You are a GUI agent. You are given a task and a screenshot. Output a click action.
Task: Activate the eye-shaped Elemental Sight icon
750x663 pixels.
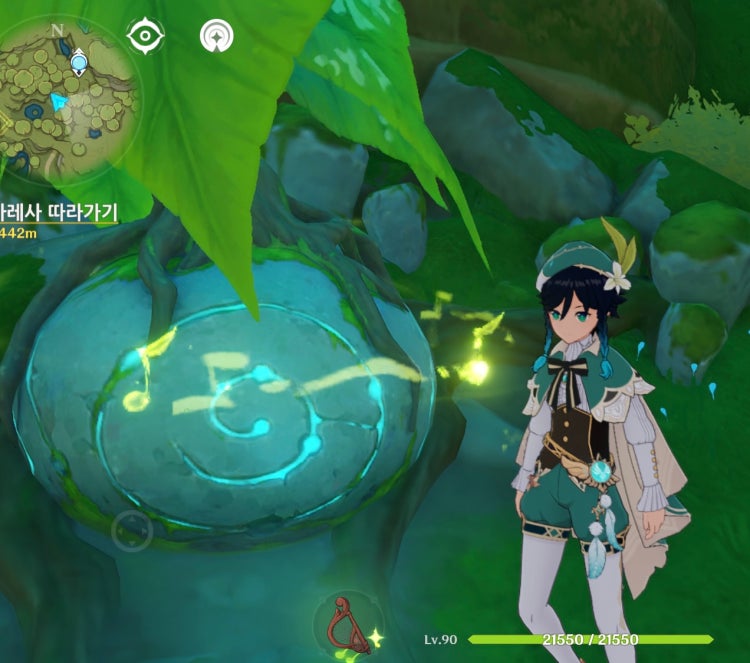pyautogui.click(x=145, y=36)
